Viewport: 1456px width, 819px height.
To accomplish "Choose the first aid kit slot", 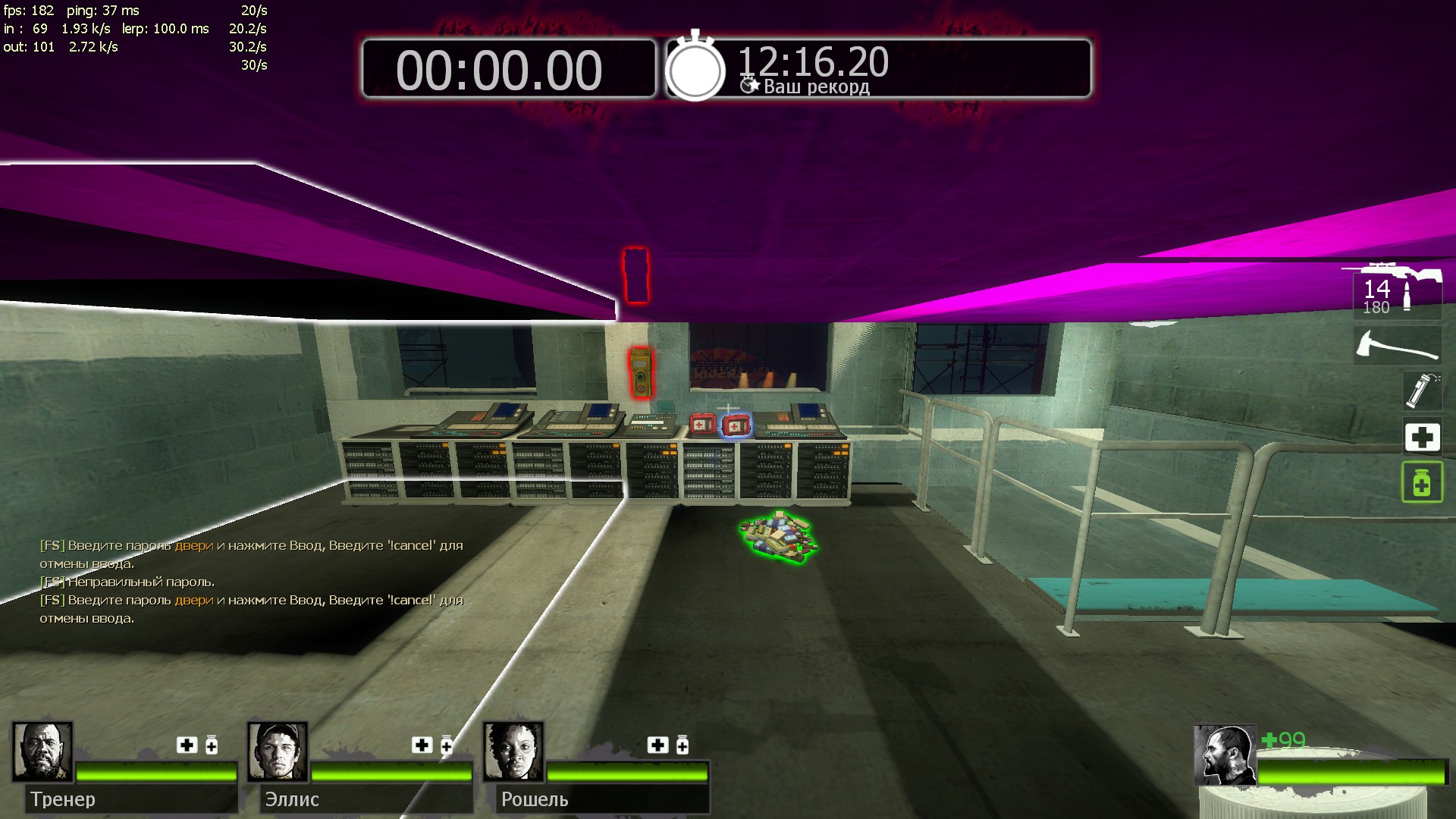I will 1422,437.
